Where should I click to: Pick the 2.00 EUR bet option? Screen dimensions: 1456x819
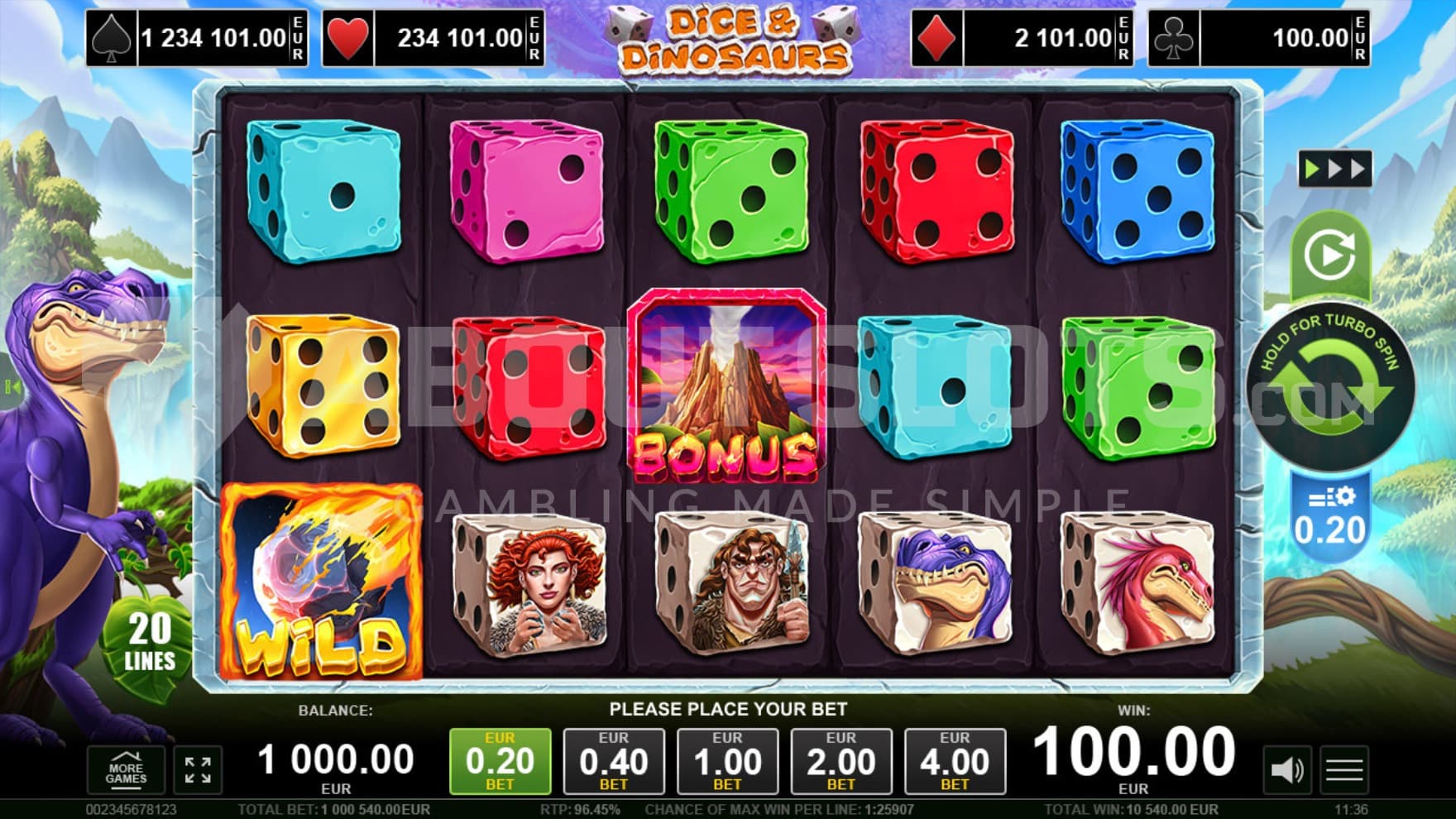(x=841, y=761)
